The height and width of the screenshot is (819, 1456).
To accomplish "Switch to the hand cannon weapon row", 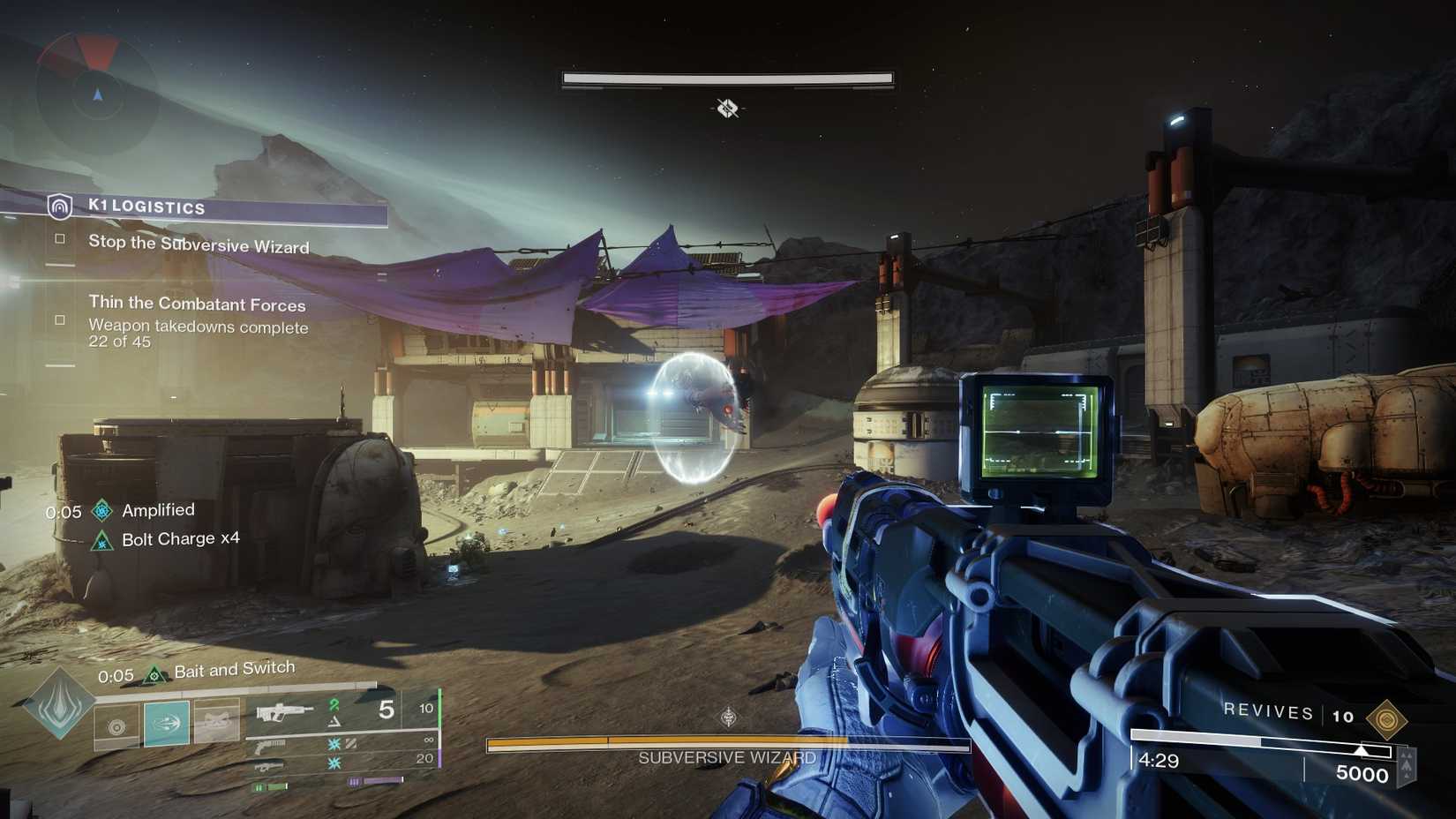I will click(270, 747).
